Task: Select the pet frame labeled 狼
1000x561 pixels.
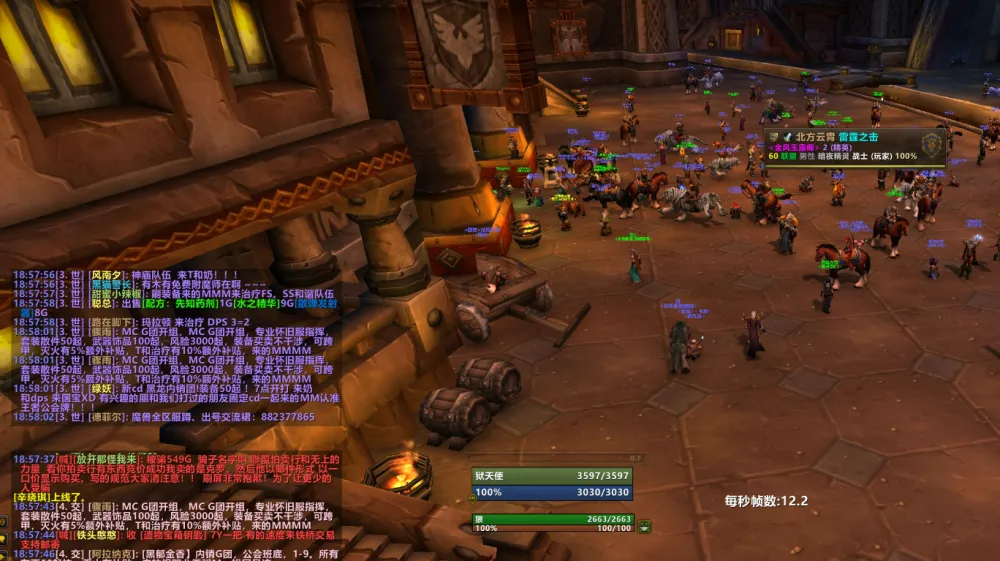Action: coord(552,519)
